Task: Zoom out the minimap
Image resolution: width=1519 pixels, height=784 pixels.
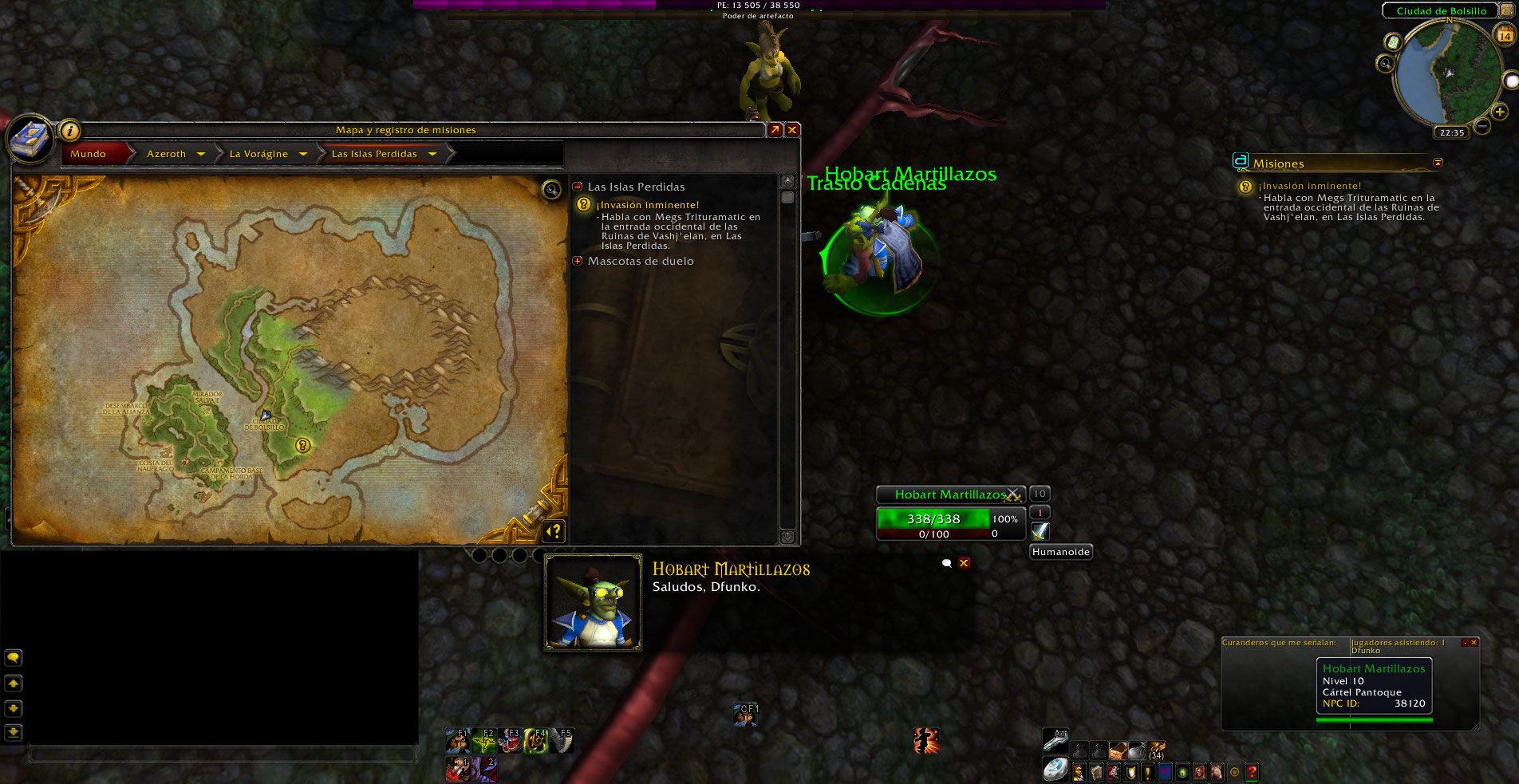Action: point(1482,126)
